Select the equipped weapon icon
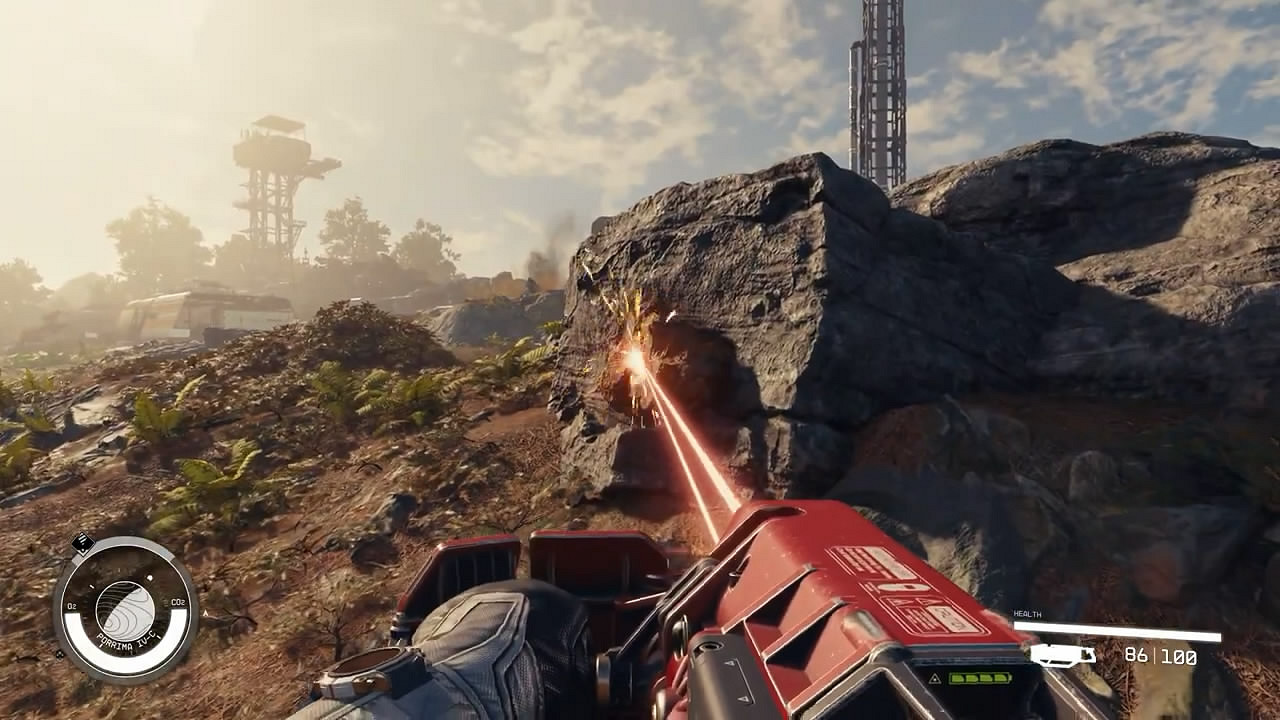 pyautogui.click(x=1062, y=656)
